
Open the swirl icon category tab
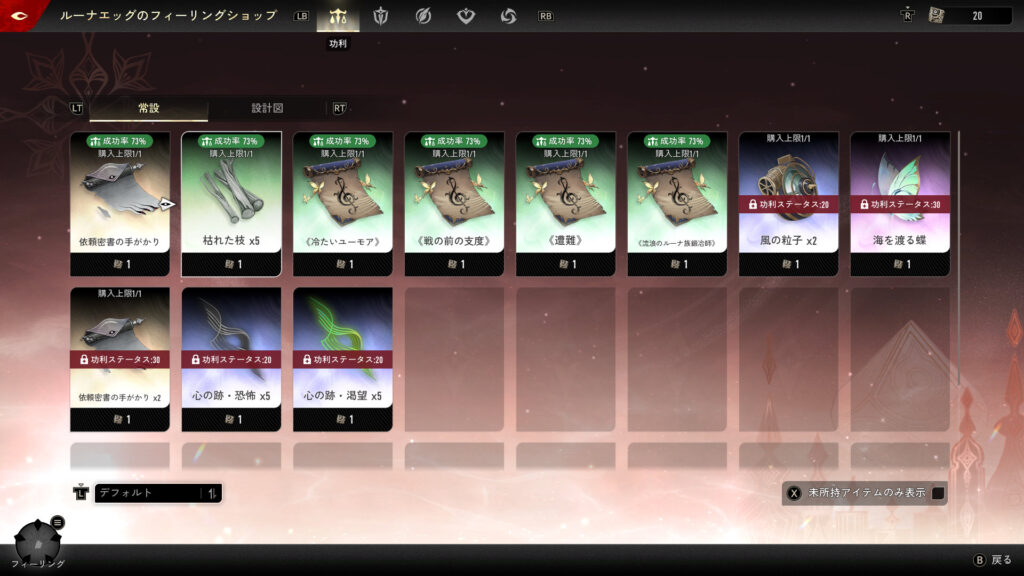click(x=508, y=16)
